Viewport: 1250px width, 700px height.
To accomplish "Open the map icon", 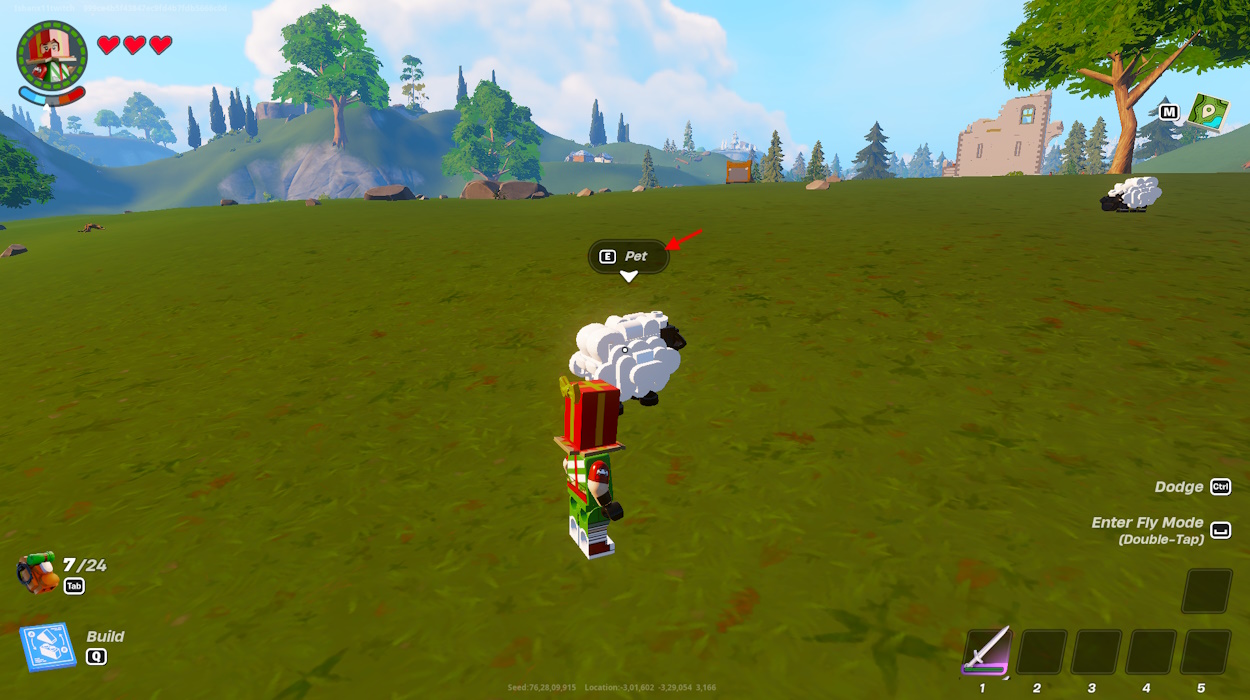I will point(1208,111).
